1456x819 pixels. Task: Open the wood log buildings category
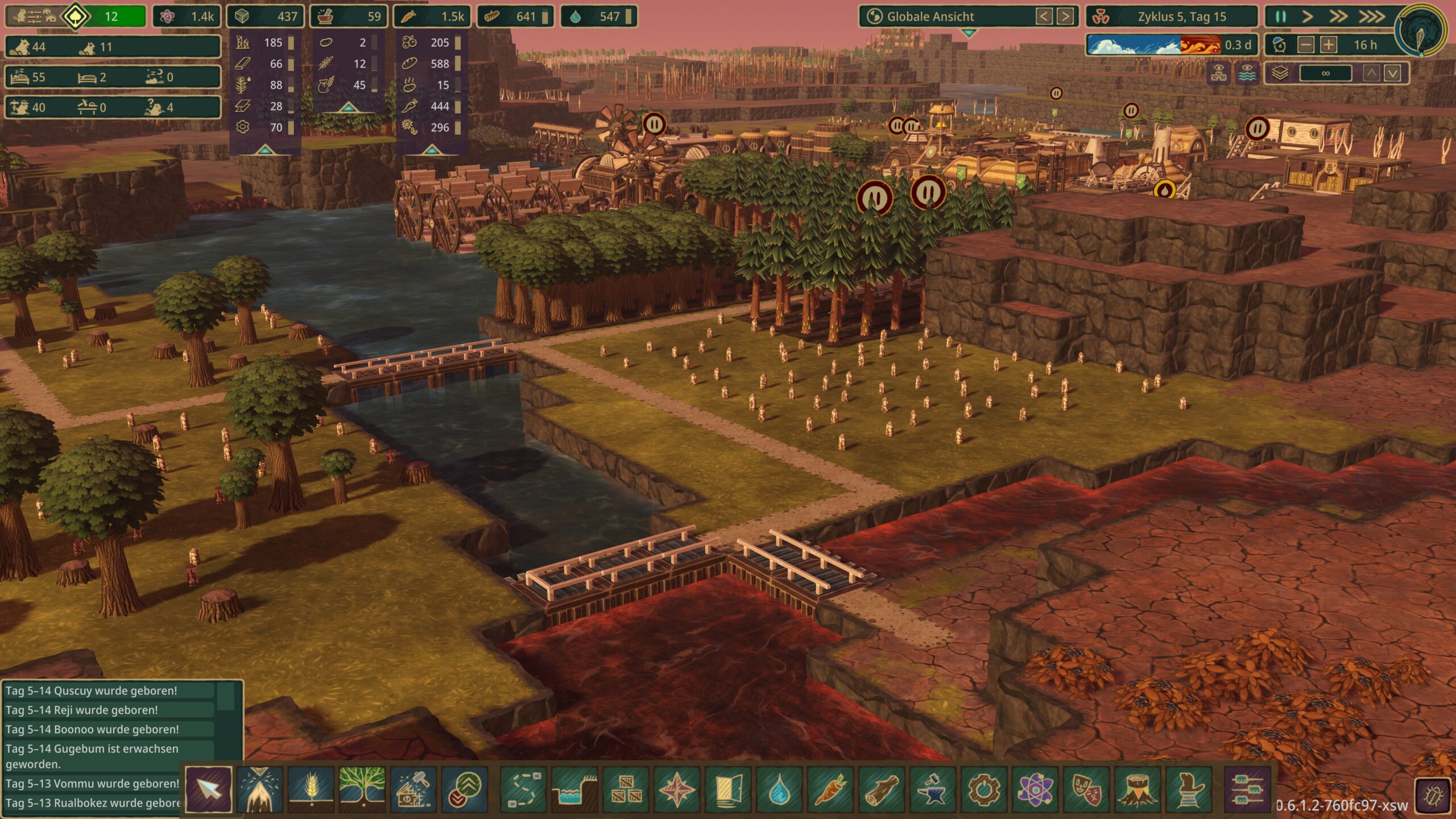point(880,789)
